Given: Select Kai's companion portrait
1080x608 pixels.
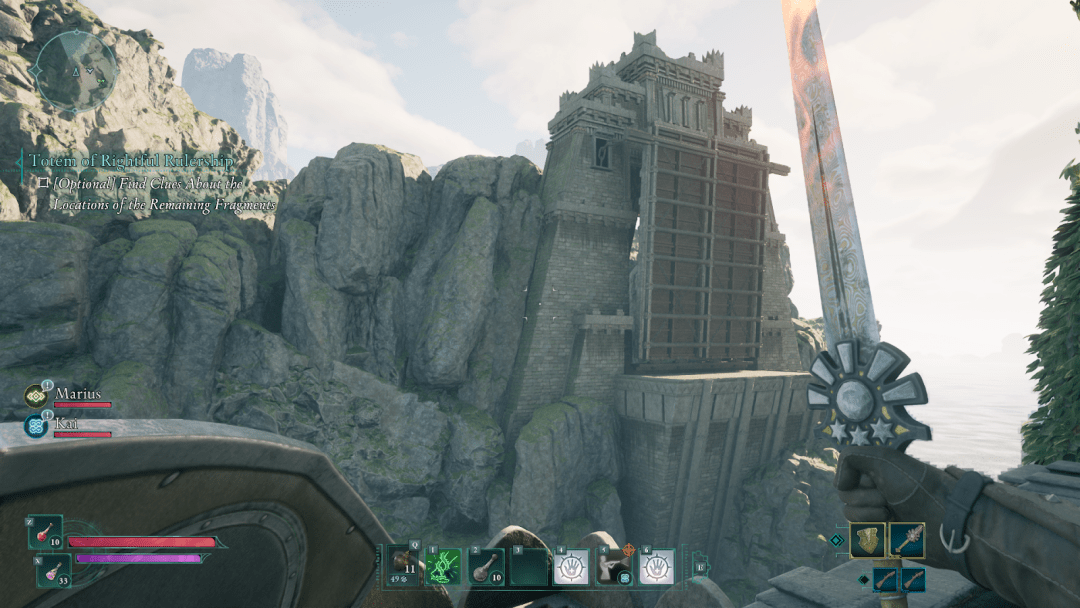Looking at the screenshot, I should pyautogui.click(x=36, y=425).
